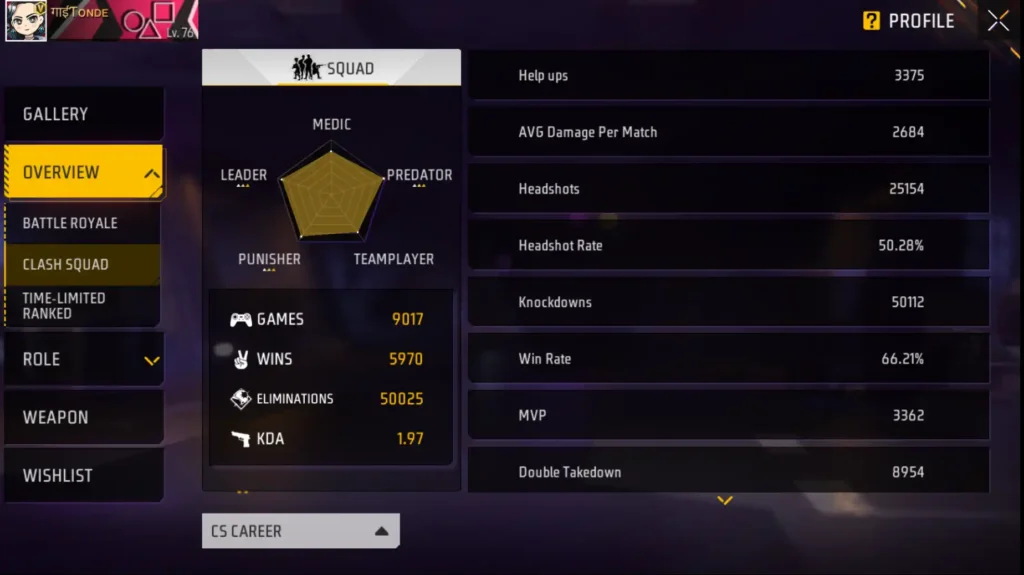
Task: Open the CS Career dropdown
Action: pyautogui.click(x=300, y=531)
